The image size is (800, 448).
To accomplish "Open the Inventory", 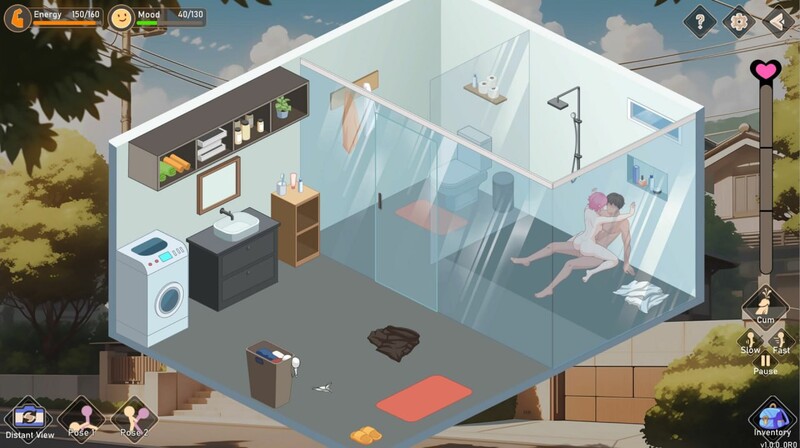I will click(x=771, y=416).
